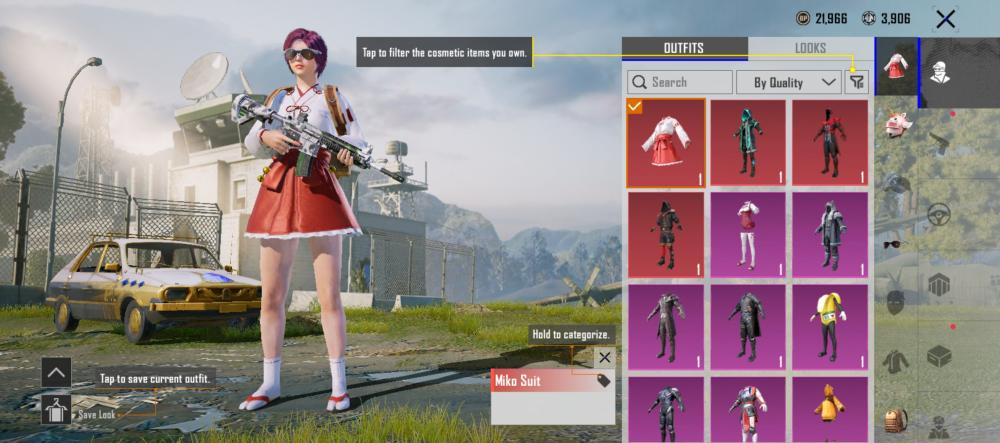This screenshot has width=1000, height=443.
Task: Open the steering wheel vehicle skins category
Action: click(x=938, y=214)
